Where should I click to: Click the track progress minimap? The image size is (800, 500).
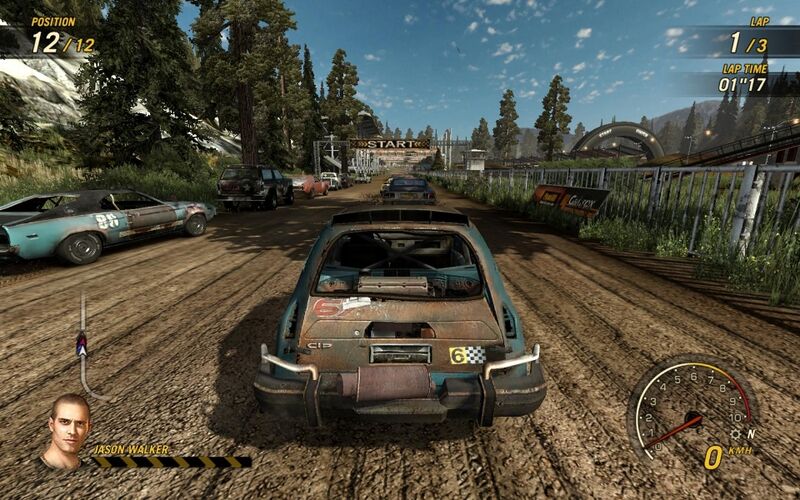coord(84,347)
